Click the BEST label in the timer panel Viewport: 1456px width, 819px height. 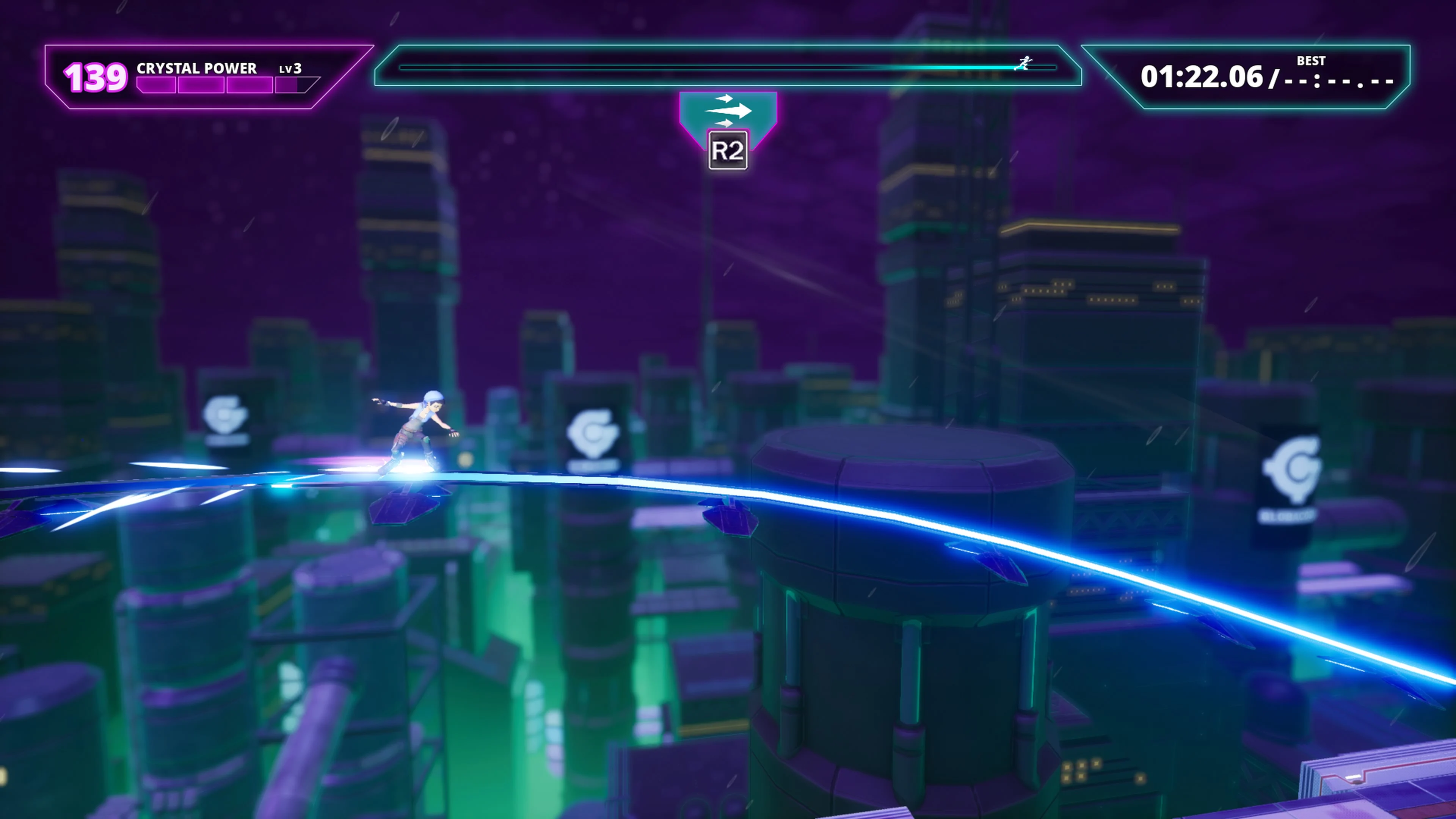1312,60
